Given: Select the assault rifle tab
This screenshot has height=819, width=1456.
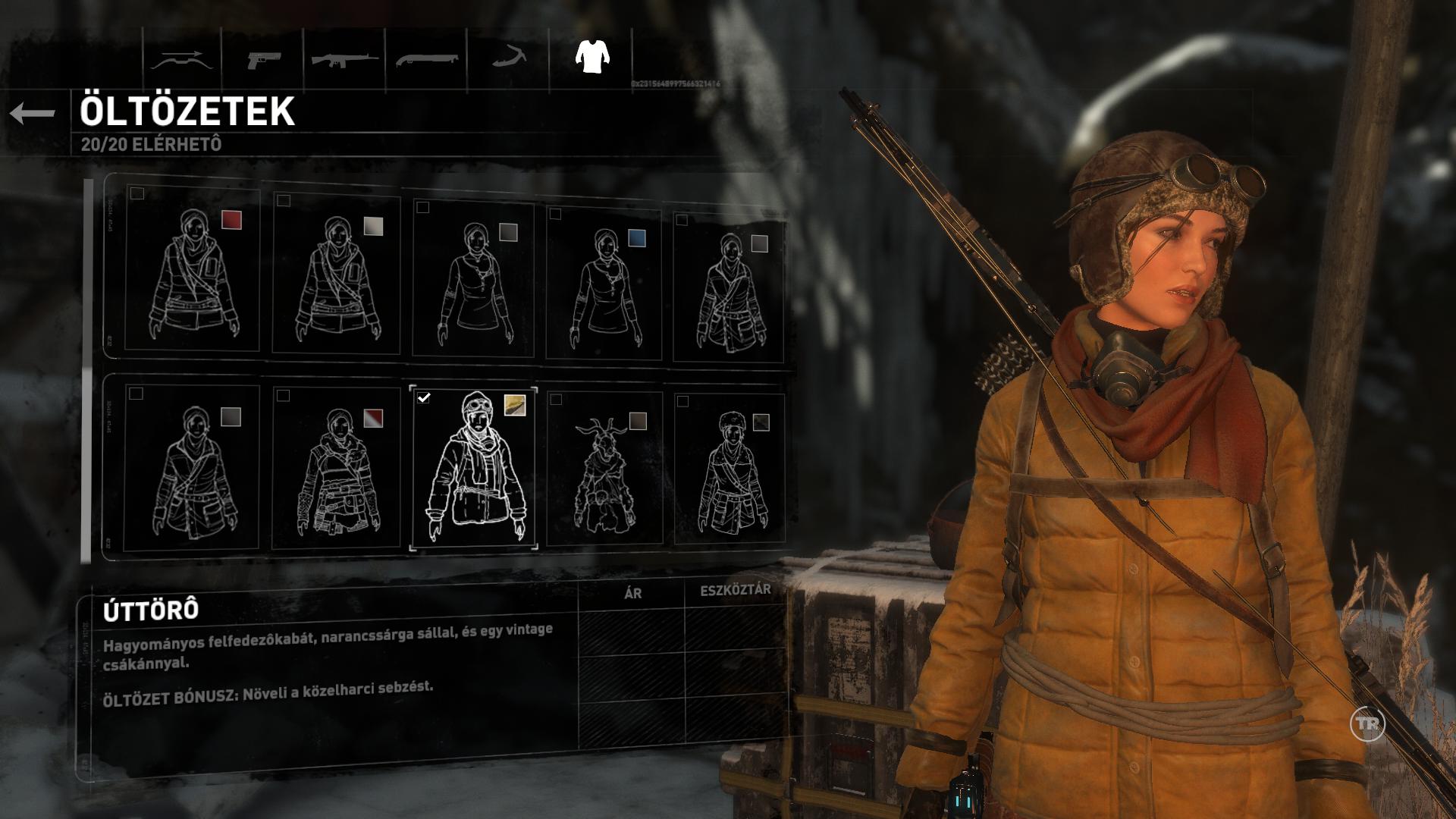Looking at the screenshot, I should point(345,60).
